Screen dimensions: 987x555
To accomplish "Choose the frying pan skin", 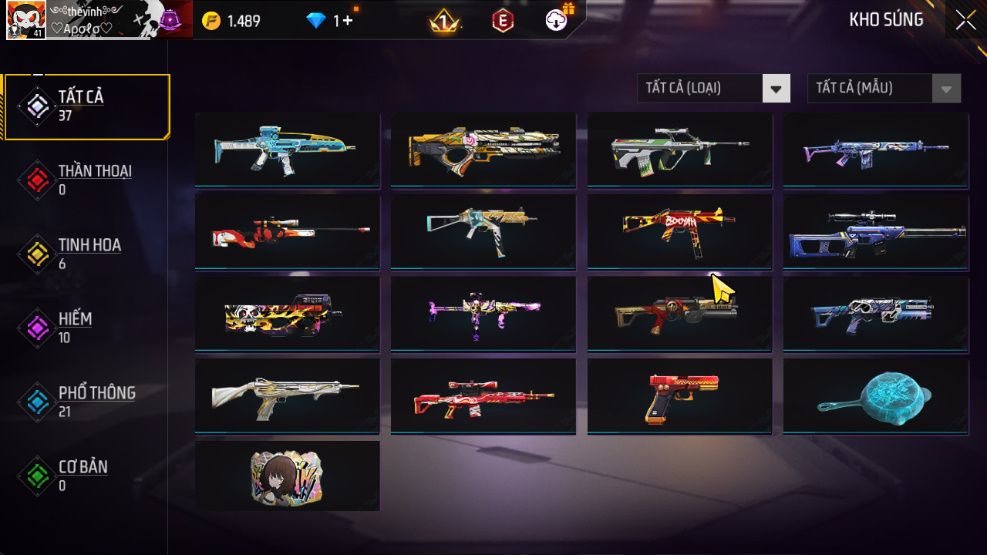I will (x=875, y=395).
